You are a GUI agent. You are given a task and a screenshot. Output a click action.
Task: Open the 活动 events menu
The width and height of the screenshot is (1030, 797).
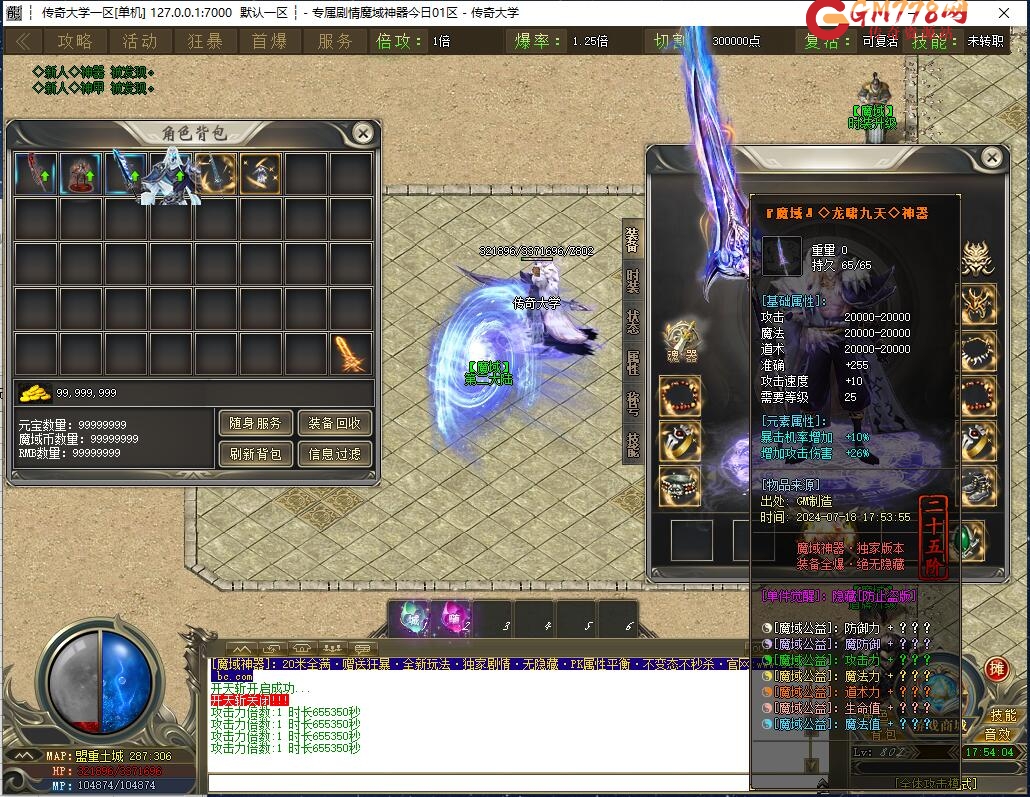(140, 41)
